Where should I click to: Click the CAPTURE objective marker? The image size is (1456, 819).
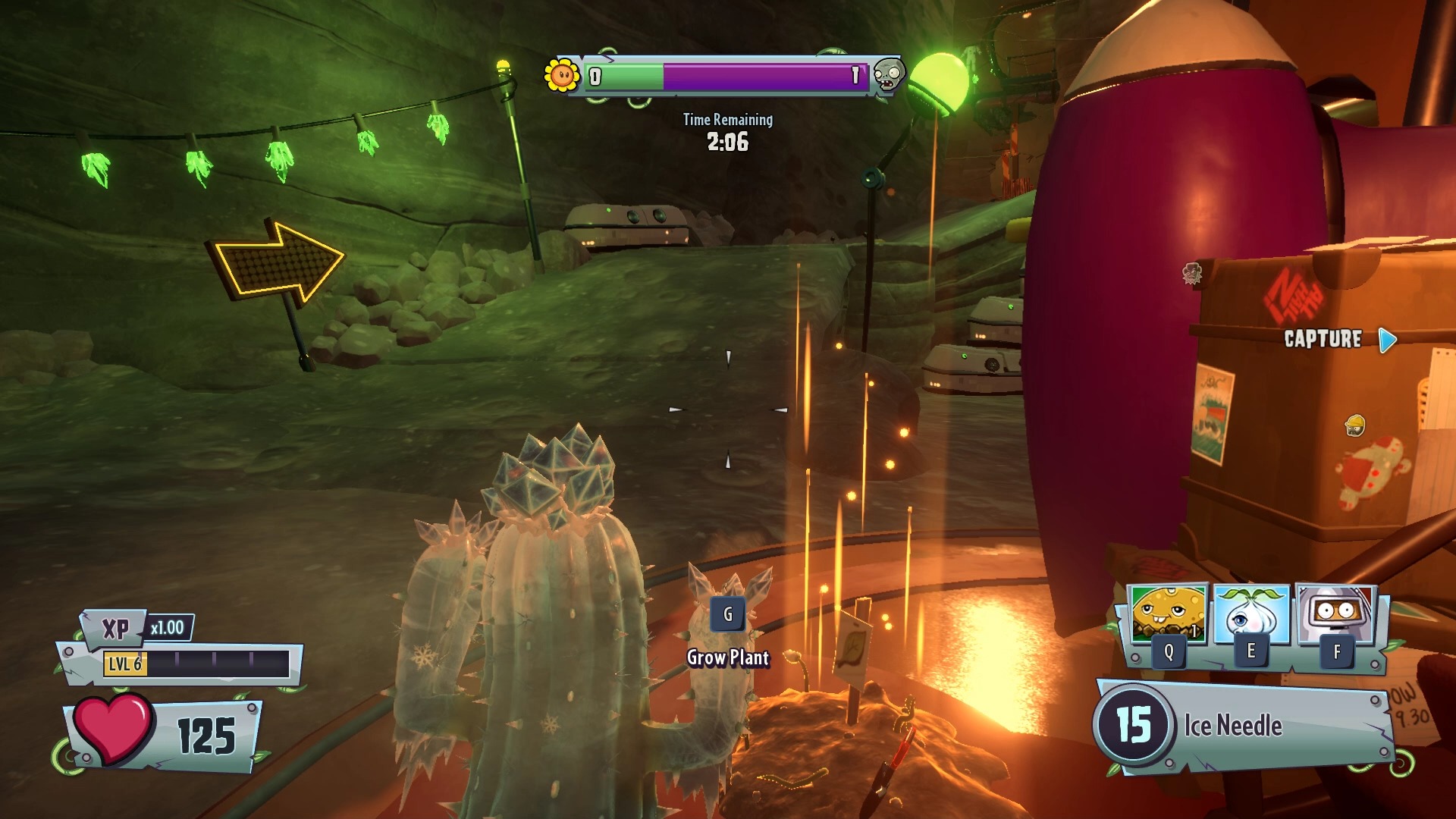coord(1338,339)
